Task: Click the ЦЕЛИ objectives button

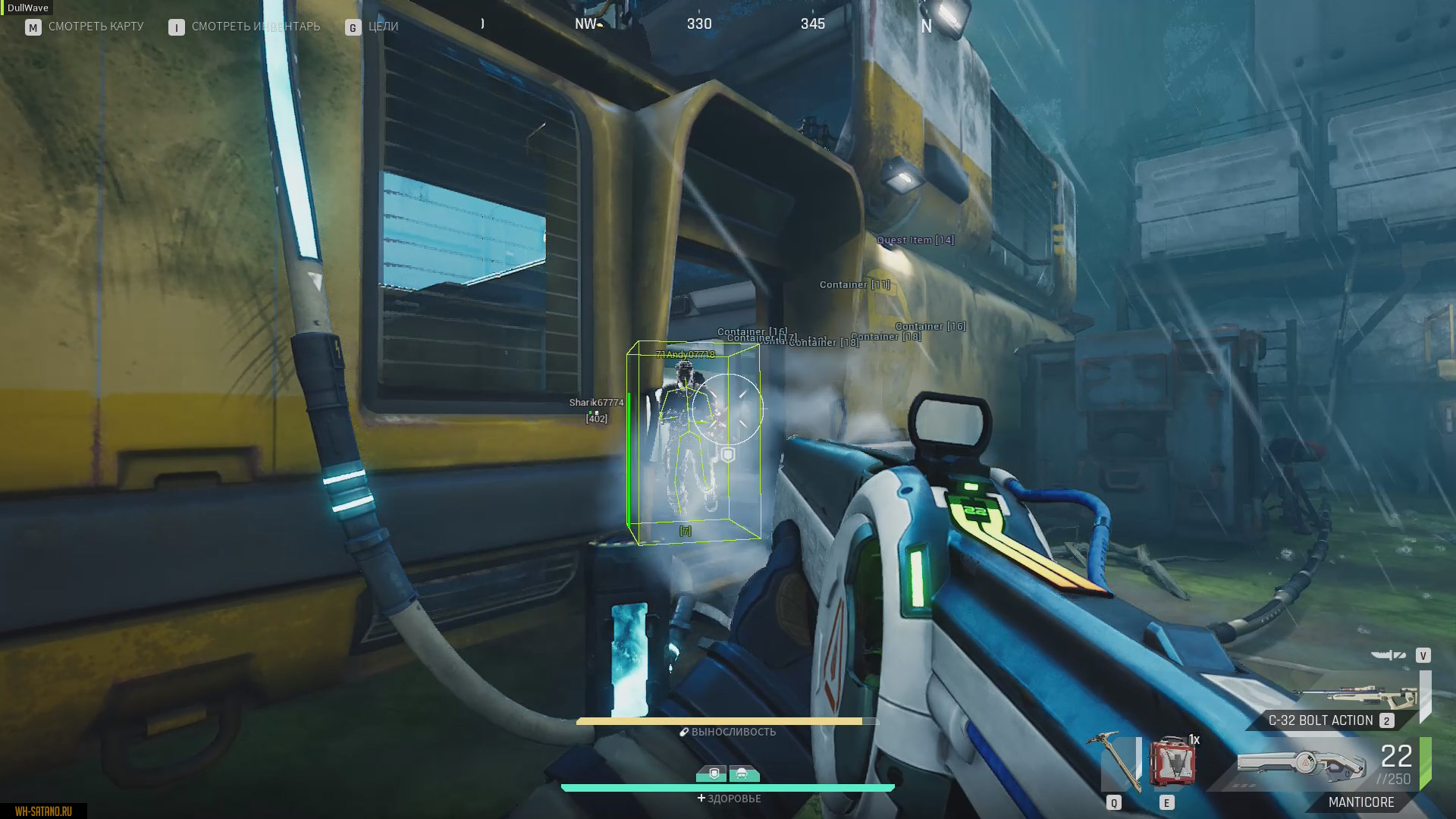Action: [384, 26]
